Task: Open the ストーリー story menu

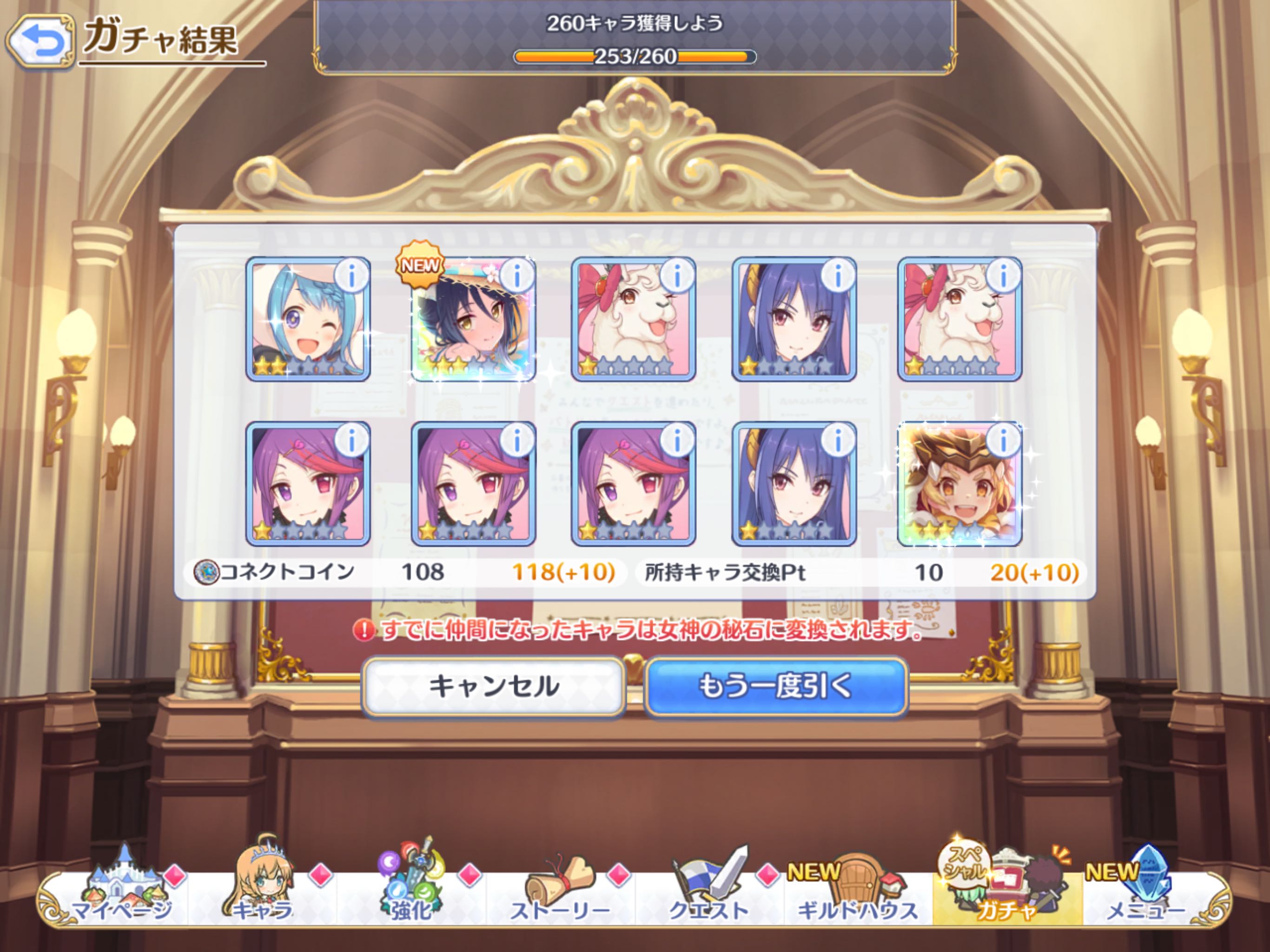Action: point(560,890)
